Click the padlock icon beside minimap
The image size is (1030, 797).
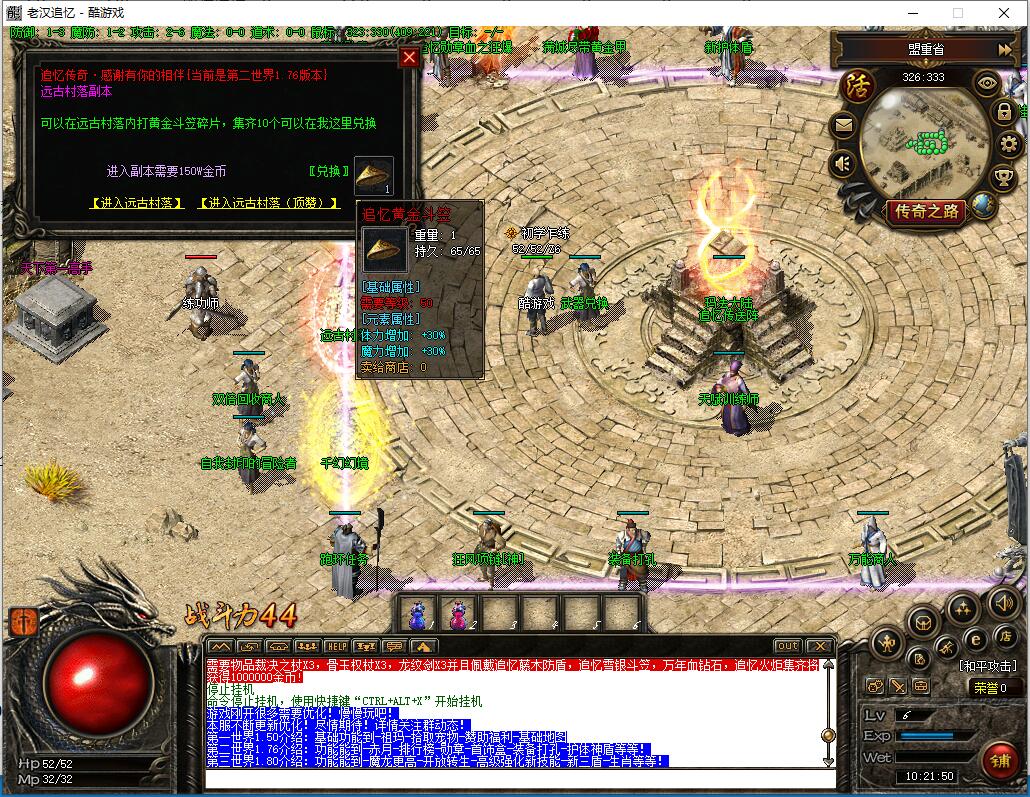1003,111
